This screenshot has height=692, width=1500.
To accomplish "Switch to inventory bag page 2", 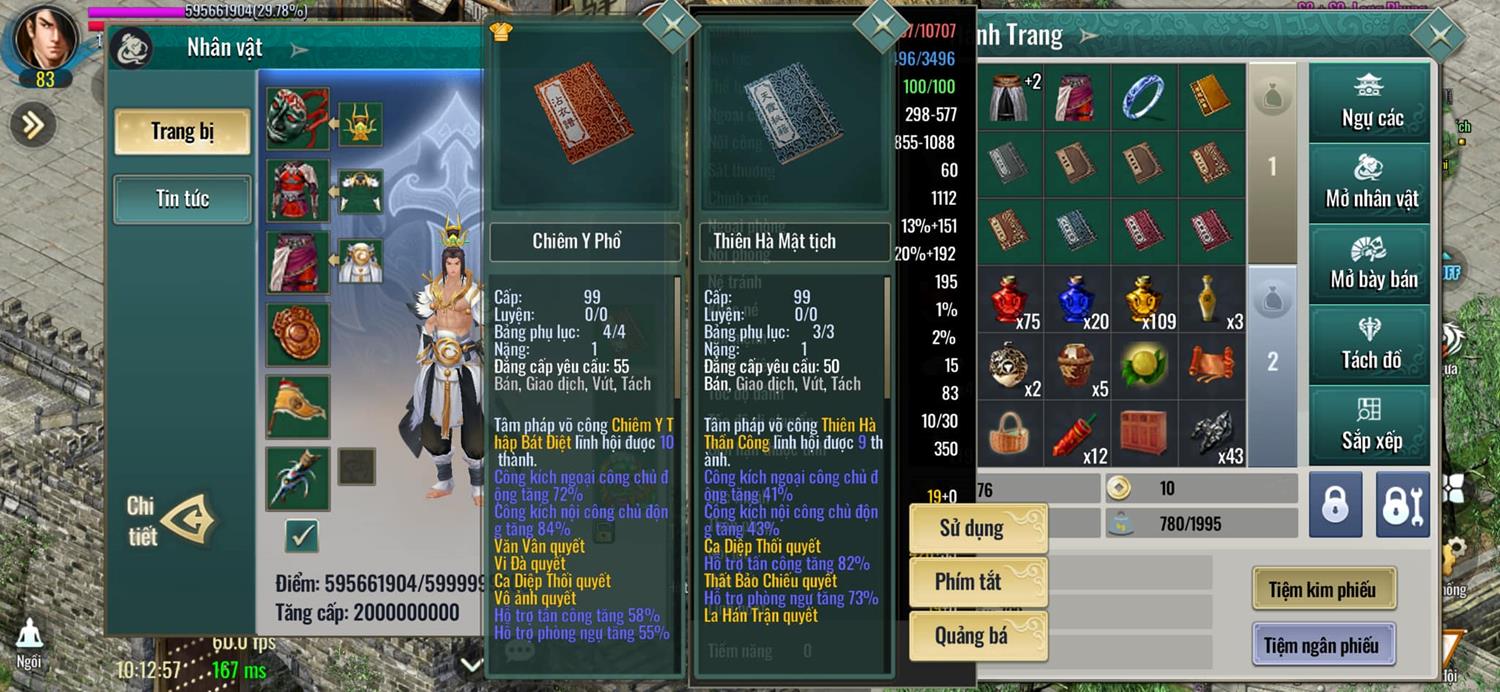I will click(1272, 361).
